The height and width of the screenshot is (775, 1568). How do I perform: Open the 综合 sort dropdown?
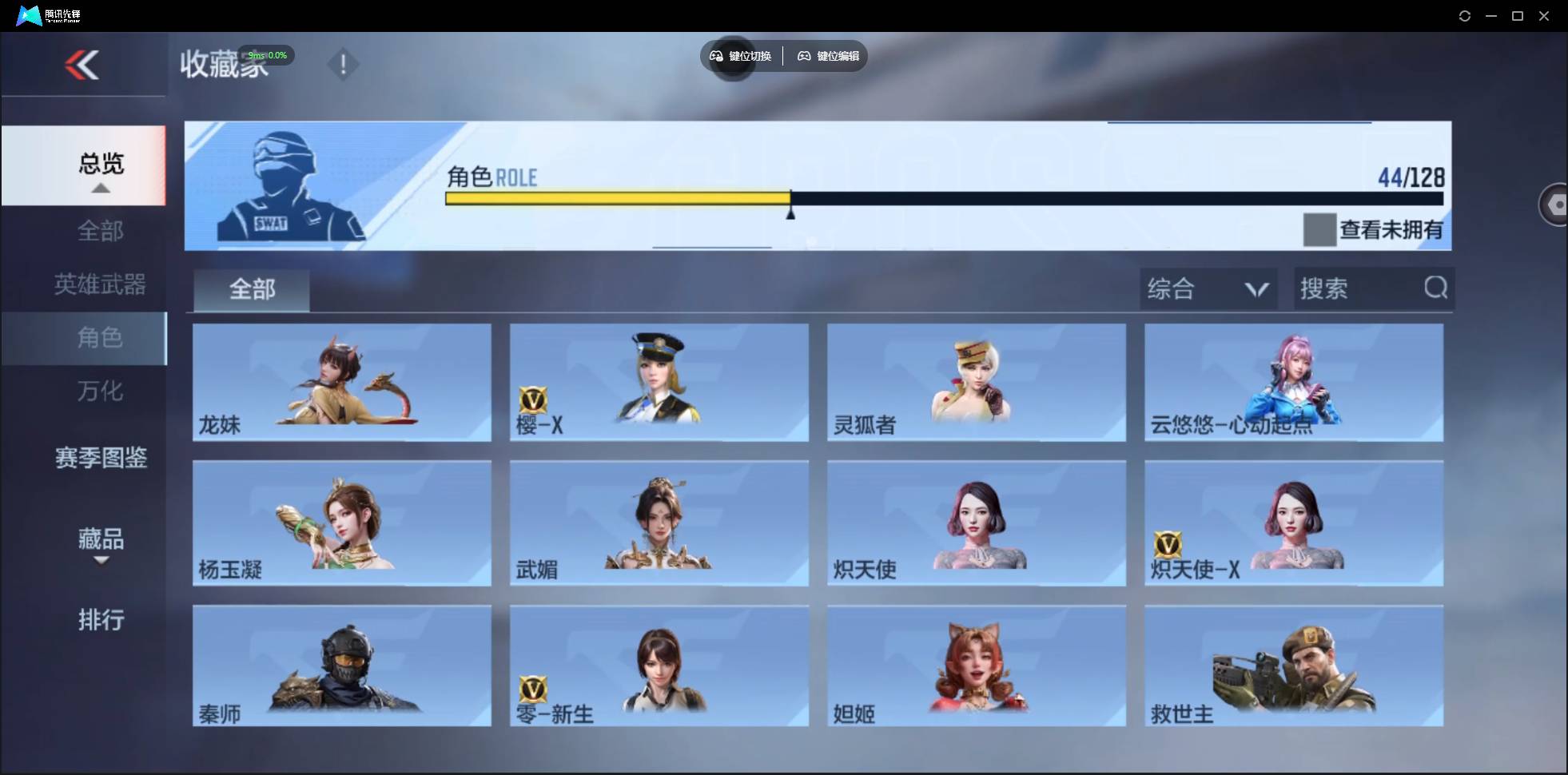(1208, 288)
